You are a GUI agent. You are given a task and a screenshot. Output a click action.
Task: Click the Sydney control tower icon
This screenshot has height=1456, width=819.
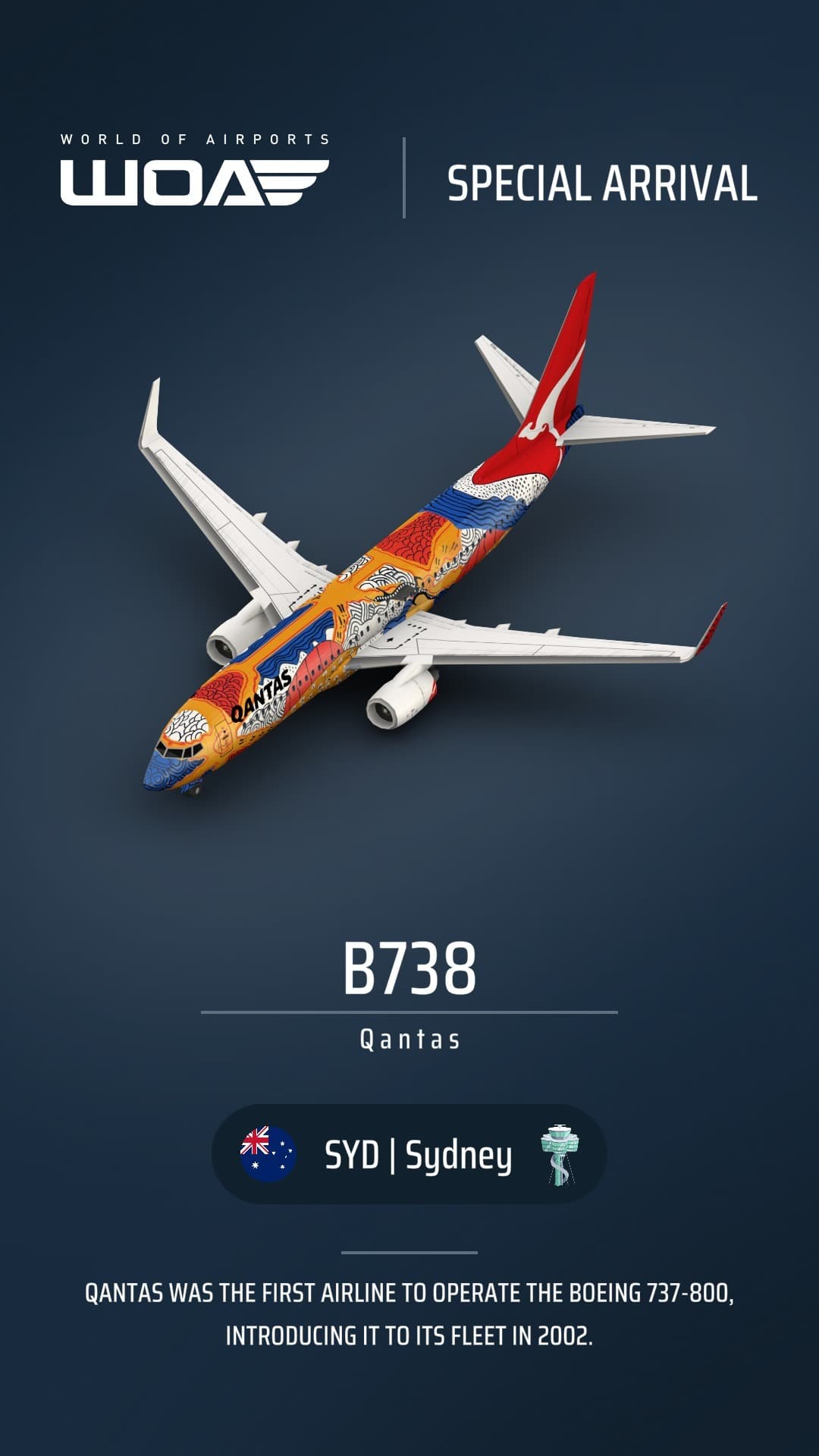560,1154
